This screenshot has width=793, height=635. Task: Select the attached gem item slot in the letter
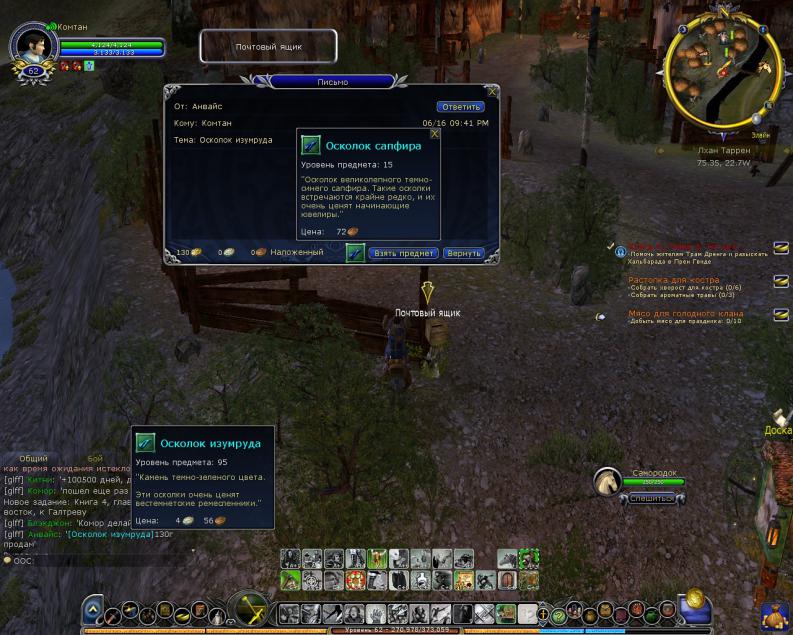click(355, 253)
